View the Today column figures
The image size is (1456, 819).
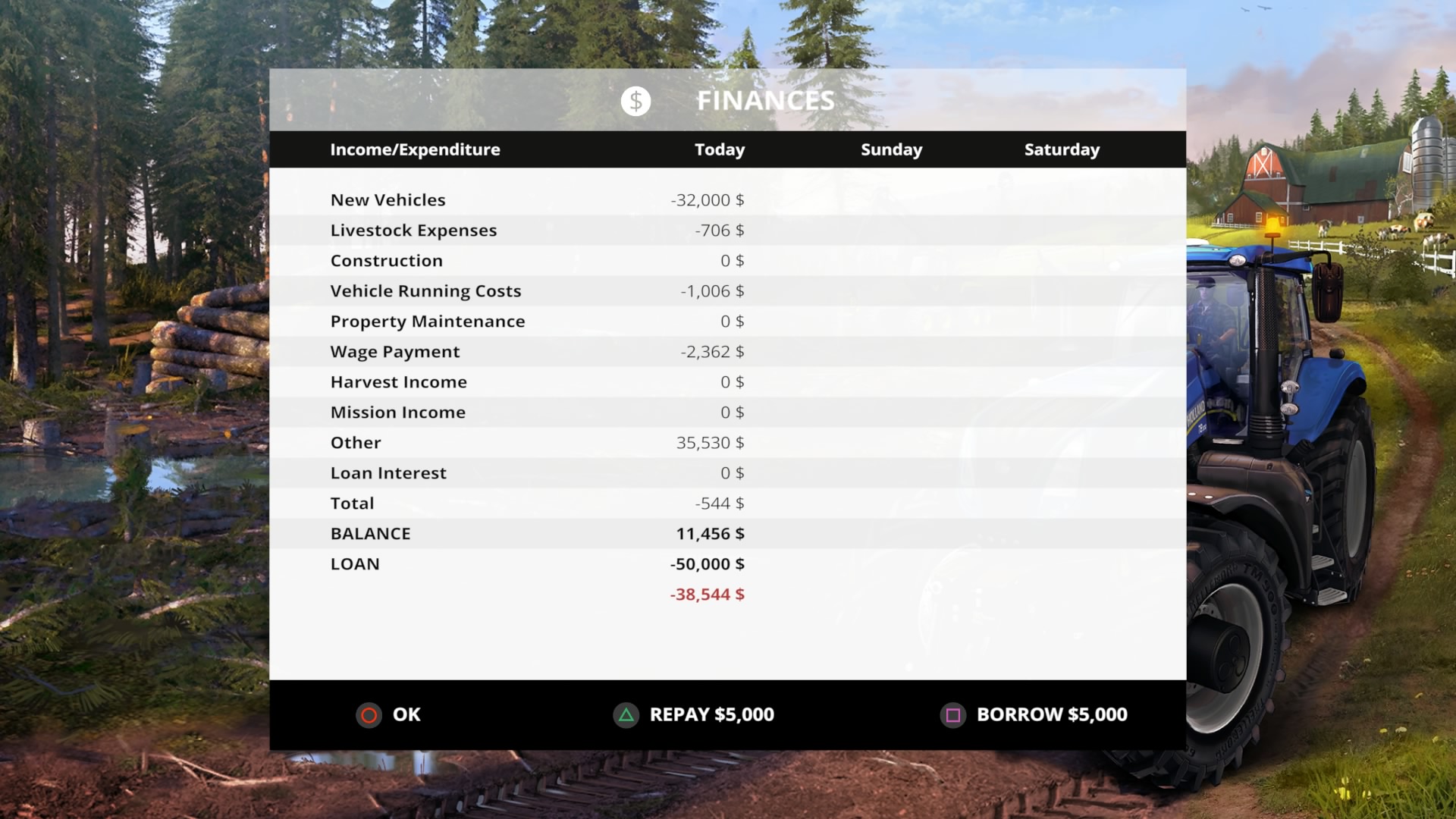(719, 149)
